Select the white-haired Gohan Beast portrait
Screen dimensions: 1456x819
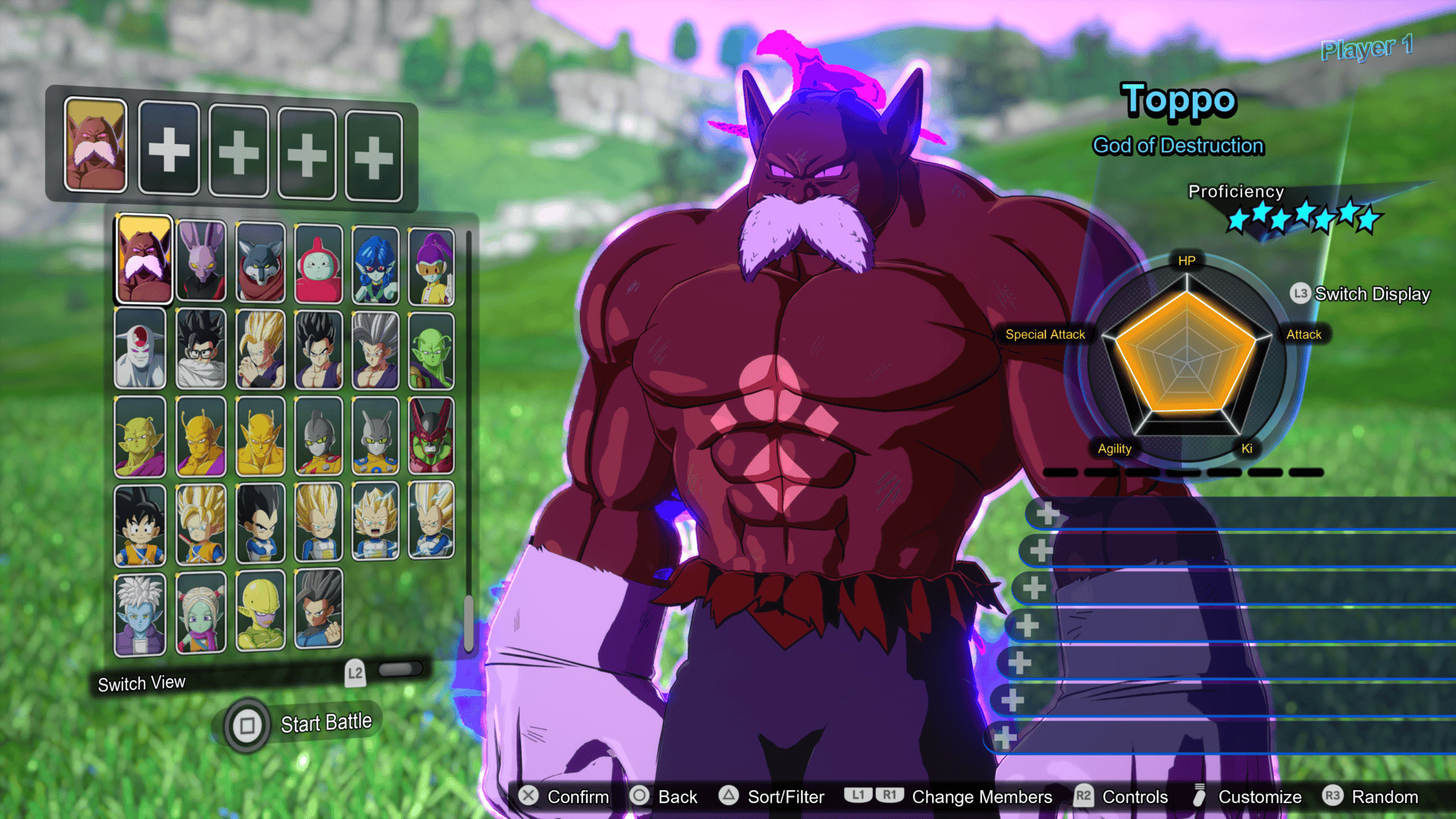click(377, 349)
